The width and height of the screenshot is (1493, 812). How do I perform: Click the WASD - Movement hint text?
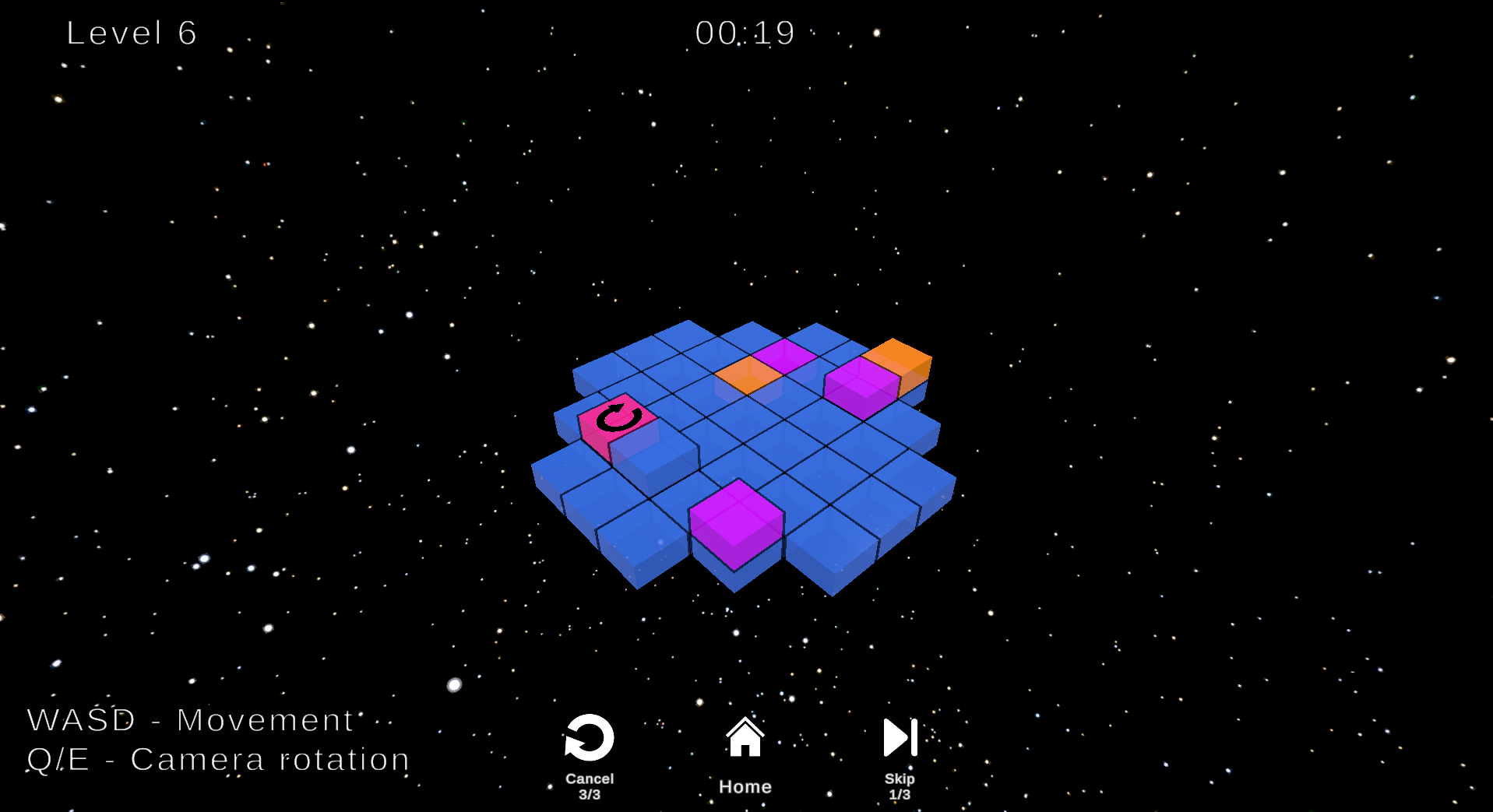point(189,719)
